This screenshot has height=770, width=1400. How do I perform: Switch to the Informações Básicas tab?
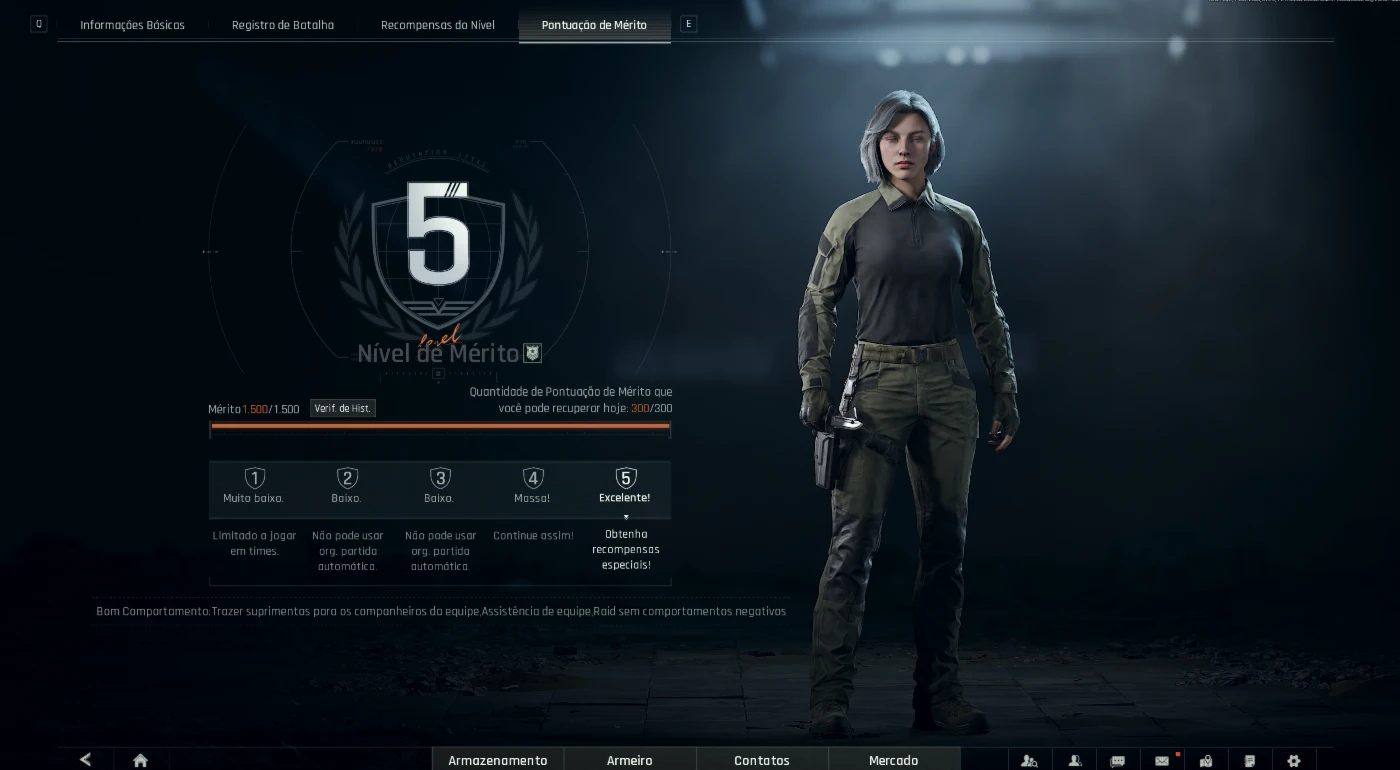[132, 25]
